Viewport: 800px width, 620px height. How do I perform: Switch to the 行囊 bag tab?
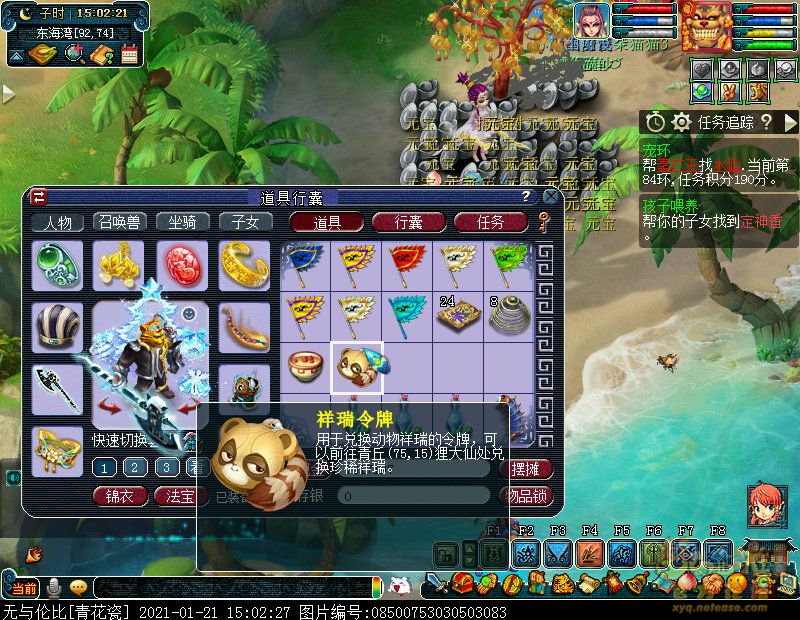408,223
